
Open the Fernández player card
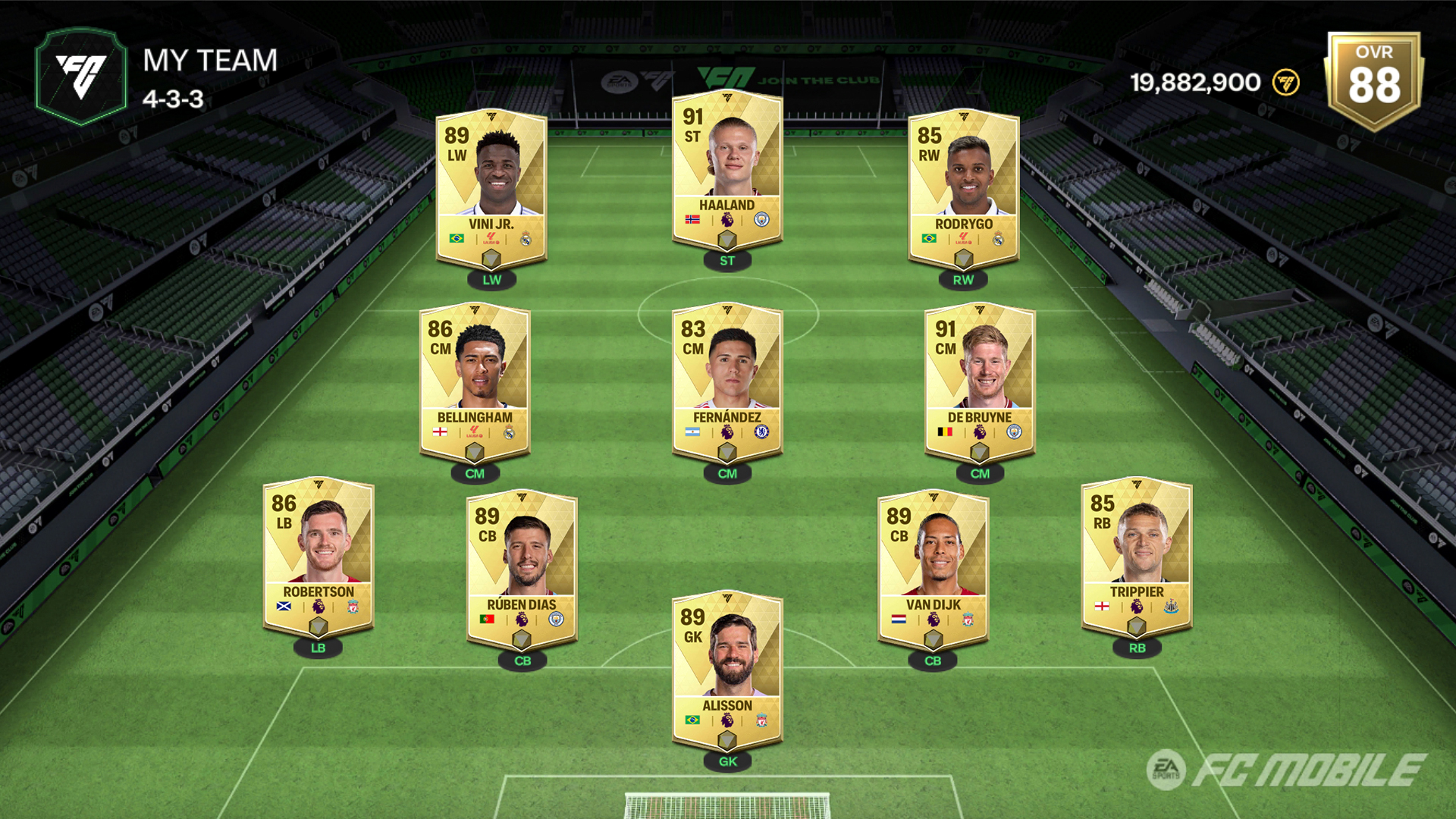tap(726, 383)
